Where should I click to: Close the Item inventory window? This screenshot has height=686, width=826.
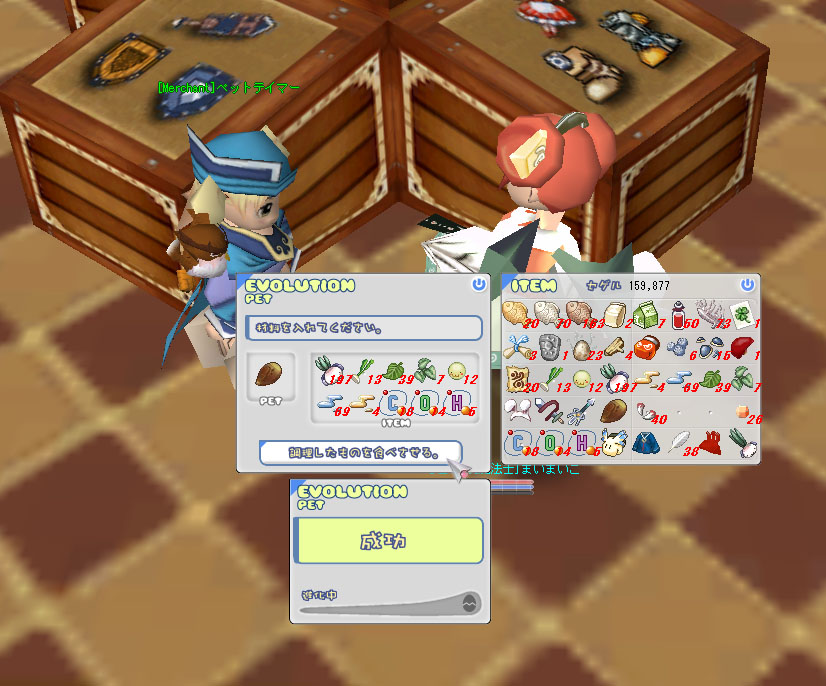[x=747, y=285]
